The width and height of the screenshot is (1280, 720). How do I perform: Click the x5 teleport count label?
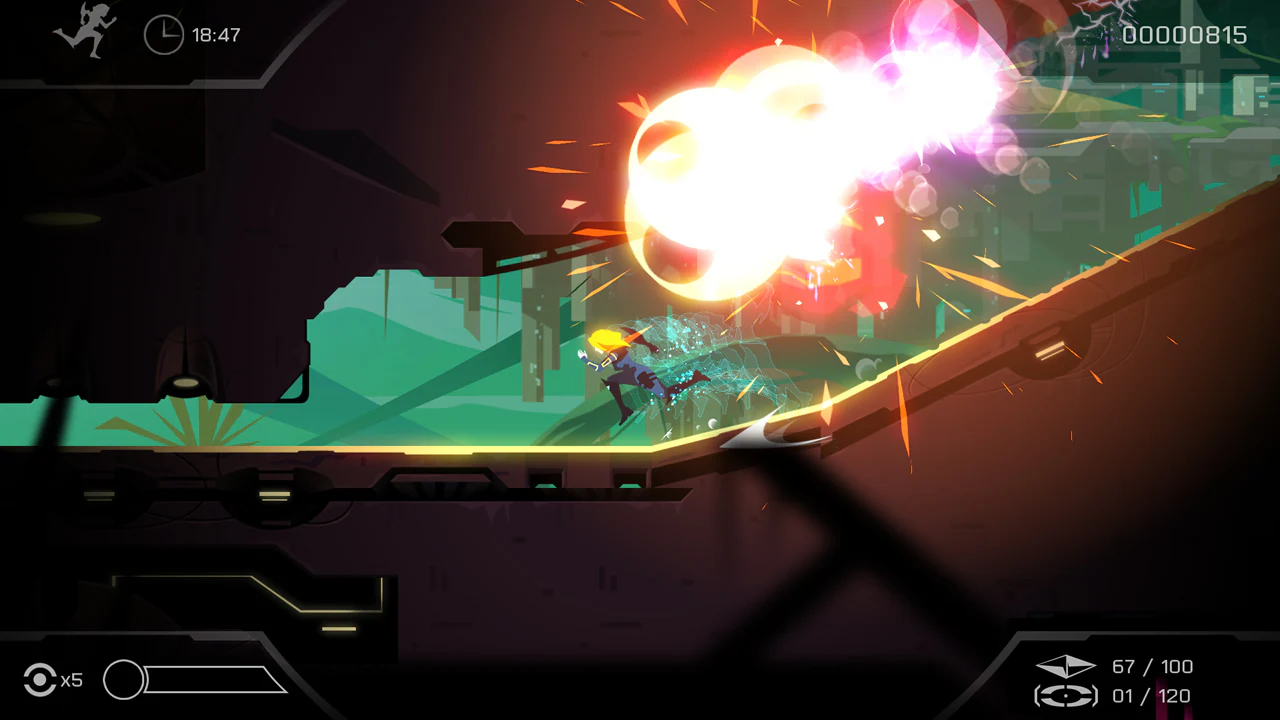(71, 680)
